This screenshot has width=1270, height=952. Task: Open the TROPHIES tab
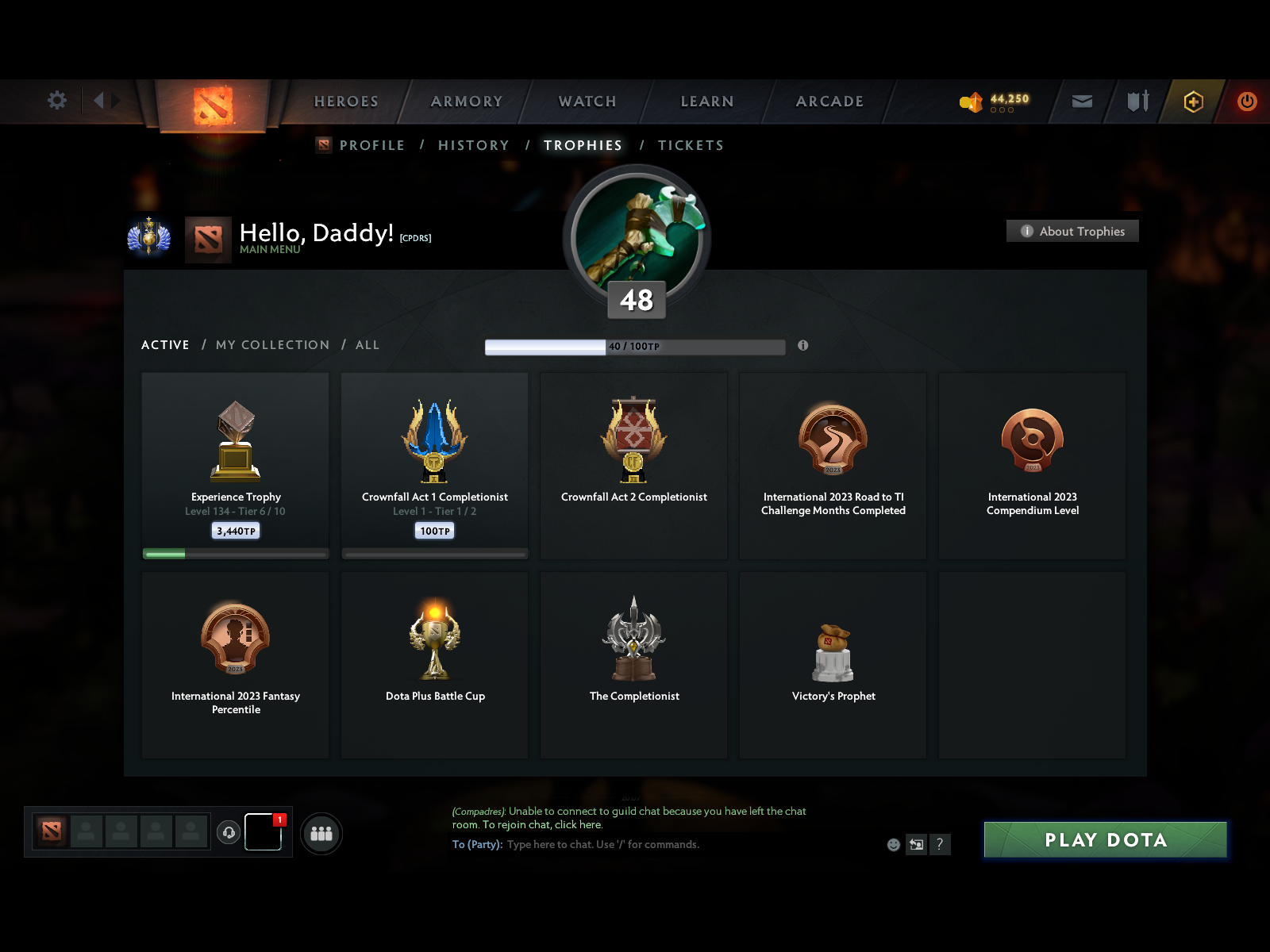click(583, 145)
